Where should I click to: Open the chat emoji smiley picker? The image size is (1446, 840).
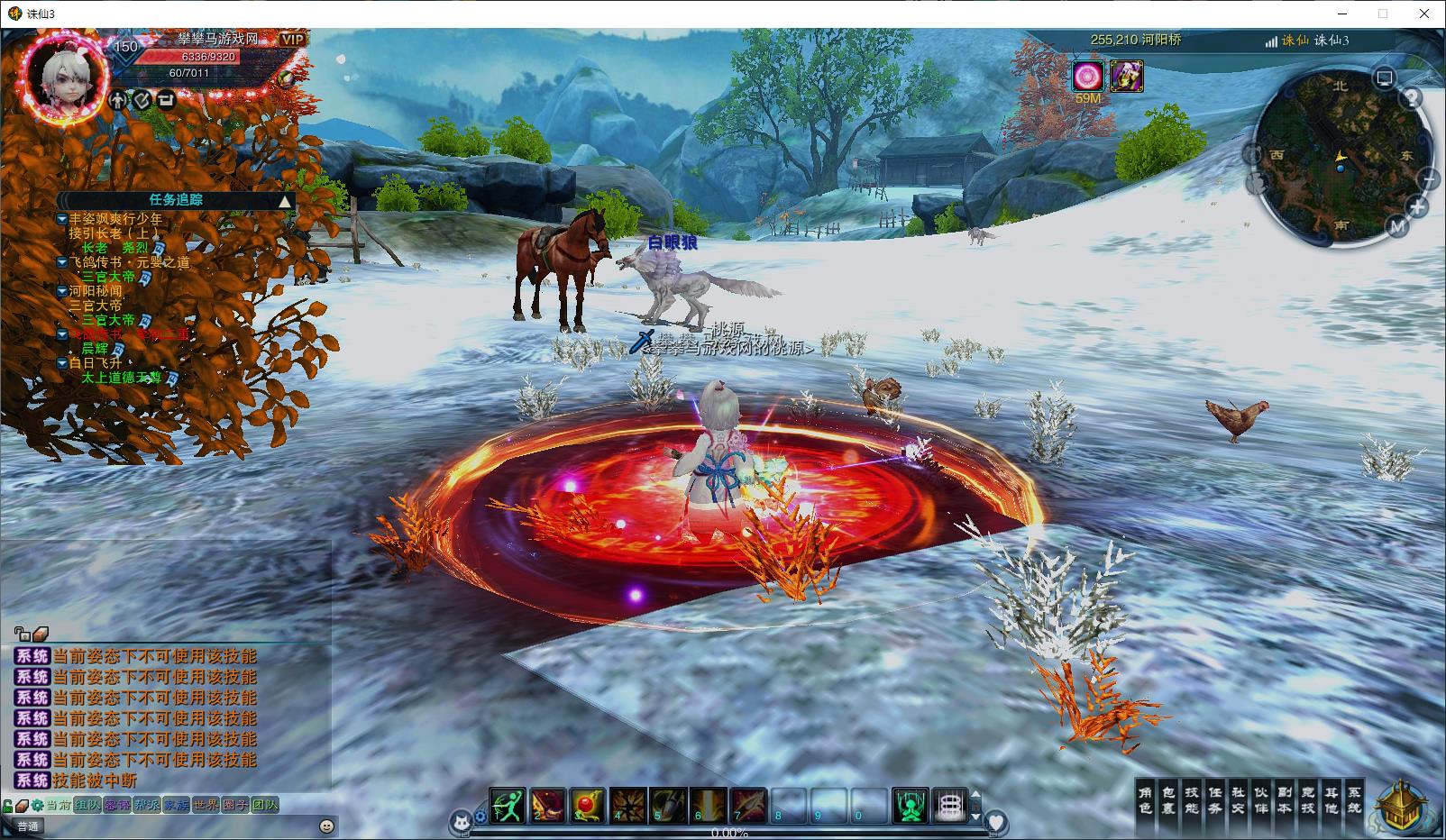[x=327, y=826]
